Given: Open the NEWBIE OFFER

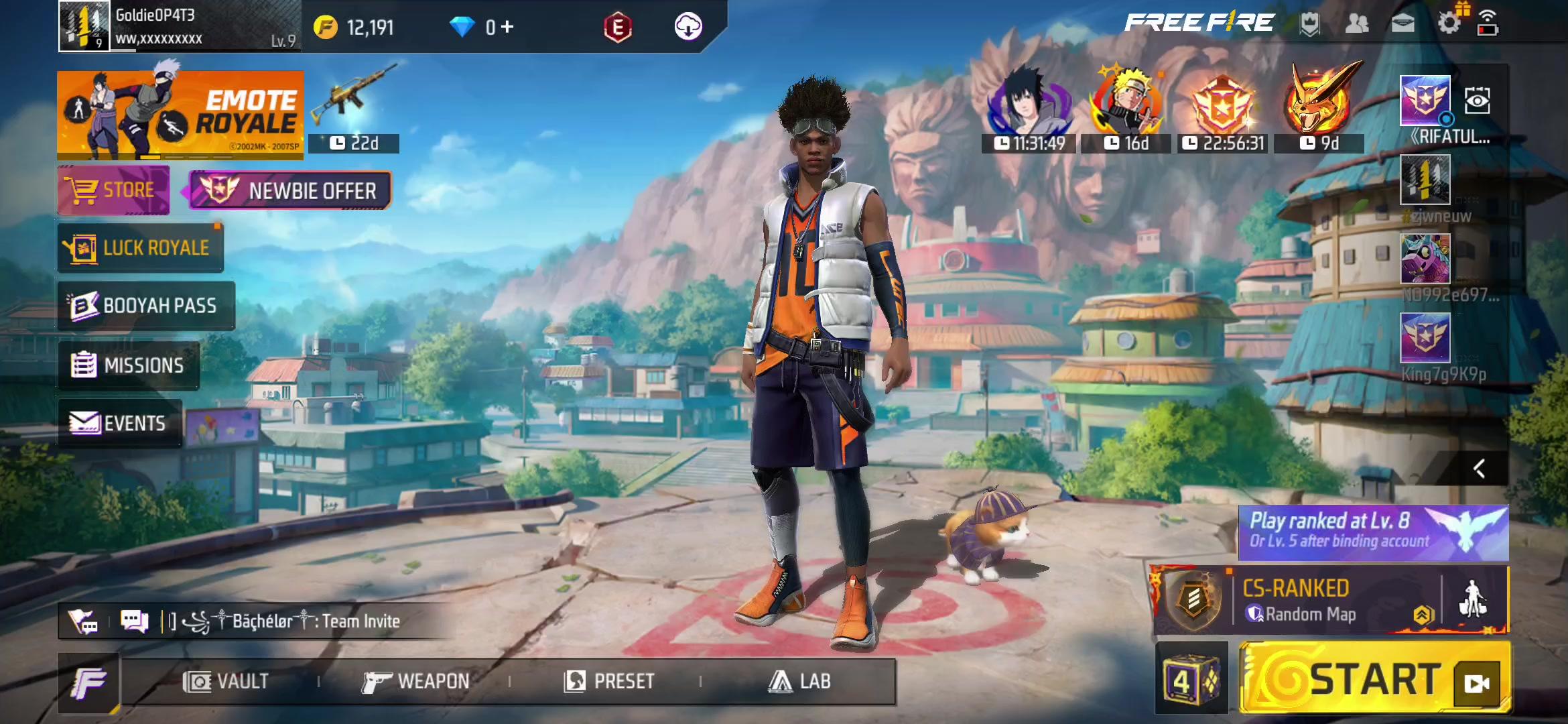Looking at the screenshot, I should point(290,191).
